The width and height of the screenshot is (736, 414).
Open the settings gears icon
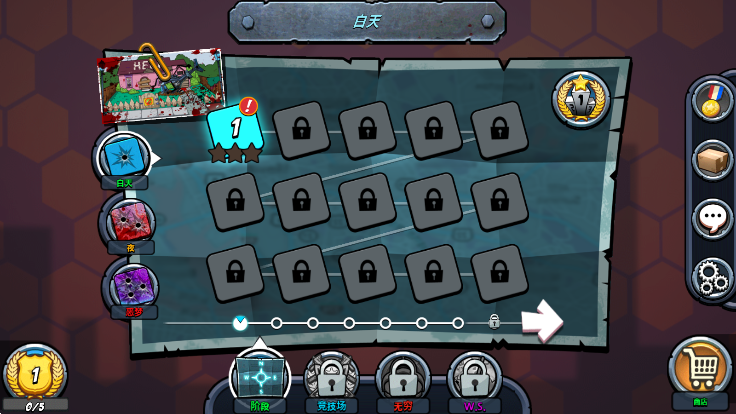(712, 278)
